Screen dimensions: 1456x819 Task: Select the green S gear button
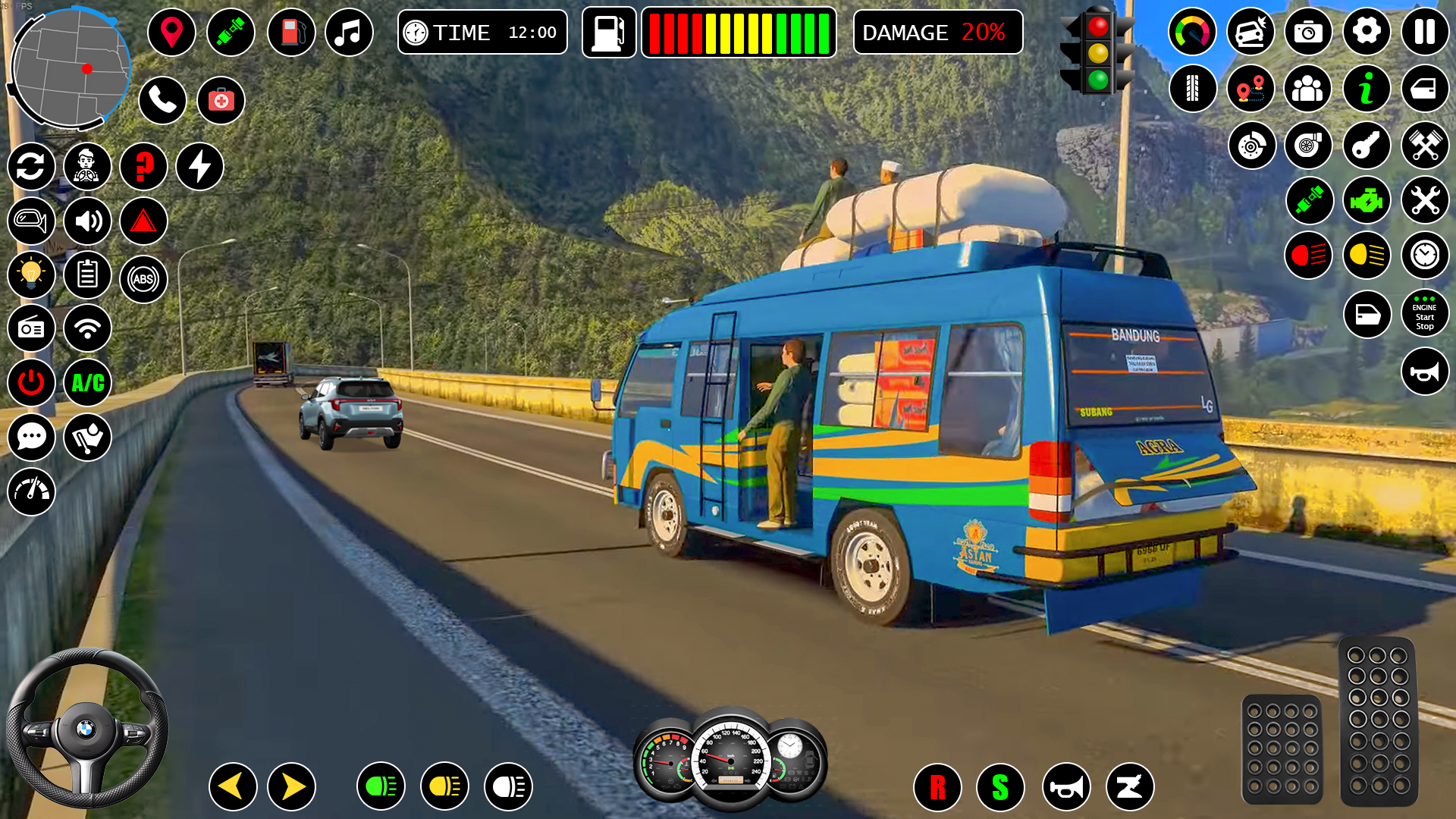tap(1000, 787)
